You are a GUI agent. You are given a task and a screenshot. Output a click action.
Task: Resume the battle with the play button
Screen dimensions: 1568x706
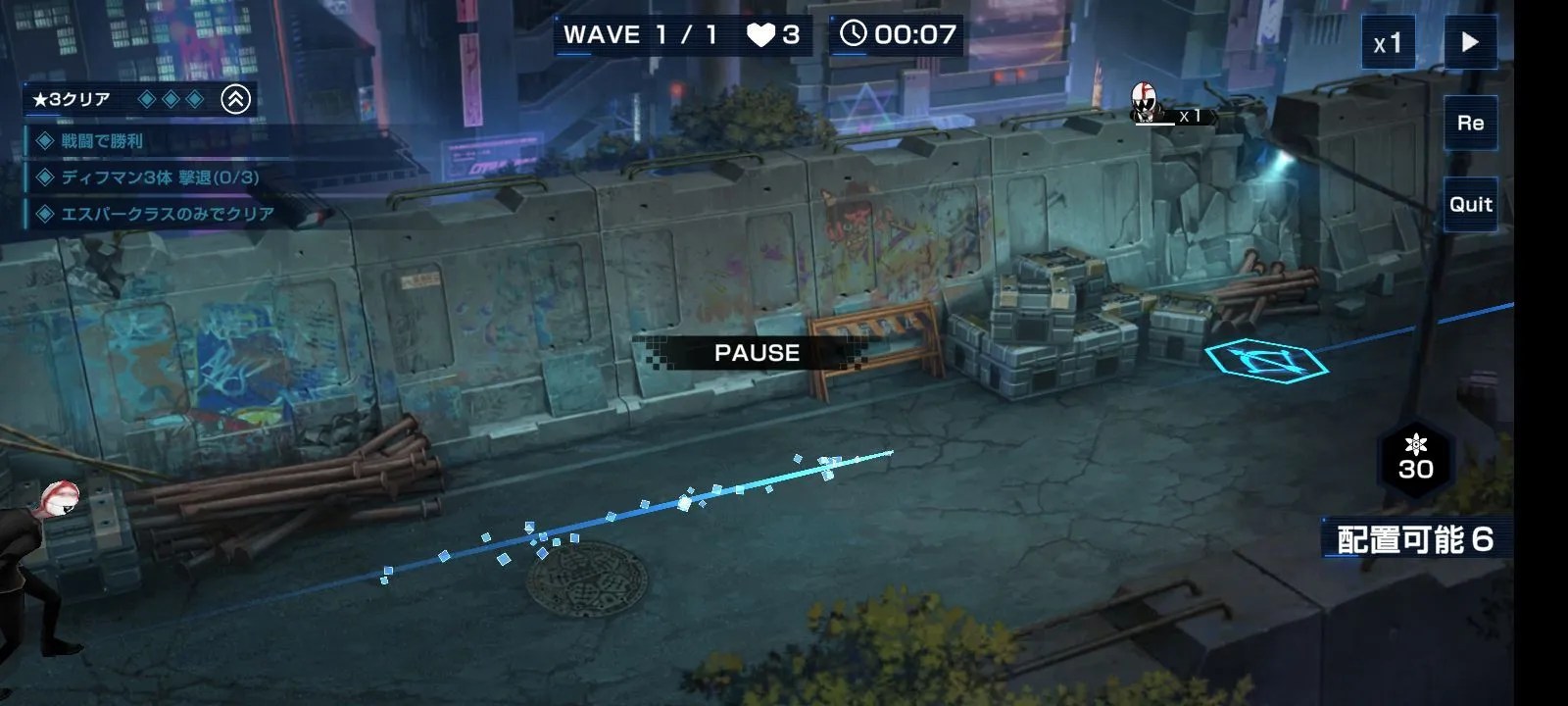click(x=1470, y=42)
